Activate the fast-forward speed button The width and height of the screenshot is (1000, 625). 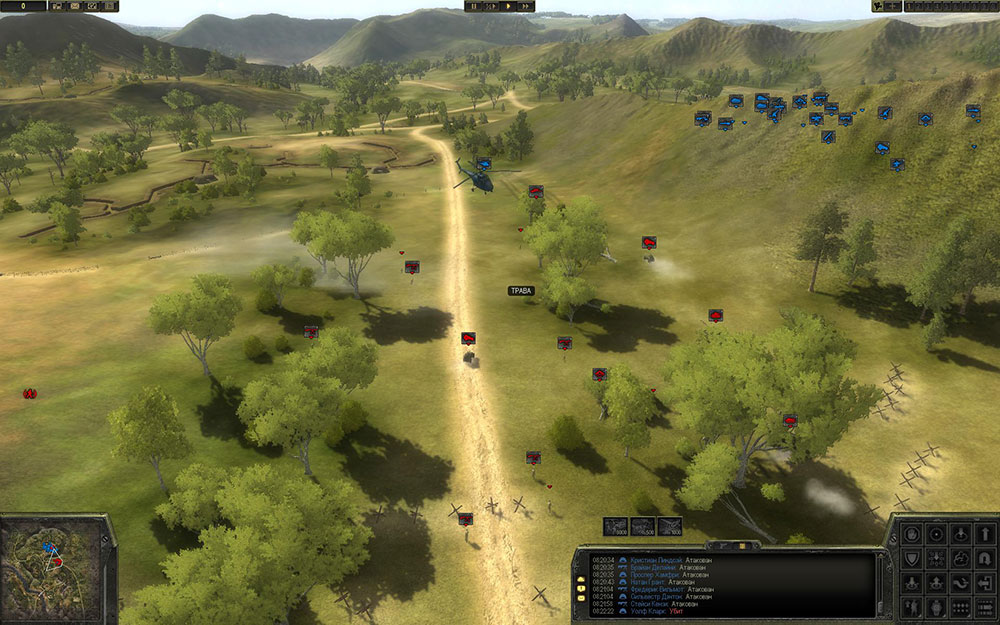point(524,6)
